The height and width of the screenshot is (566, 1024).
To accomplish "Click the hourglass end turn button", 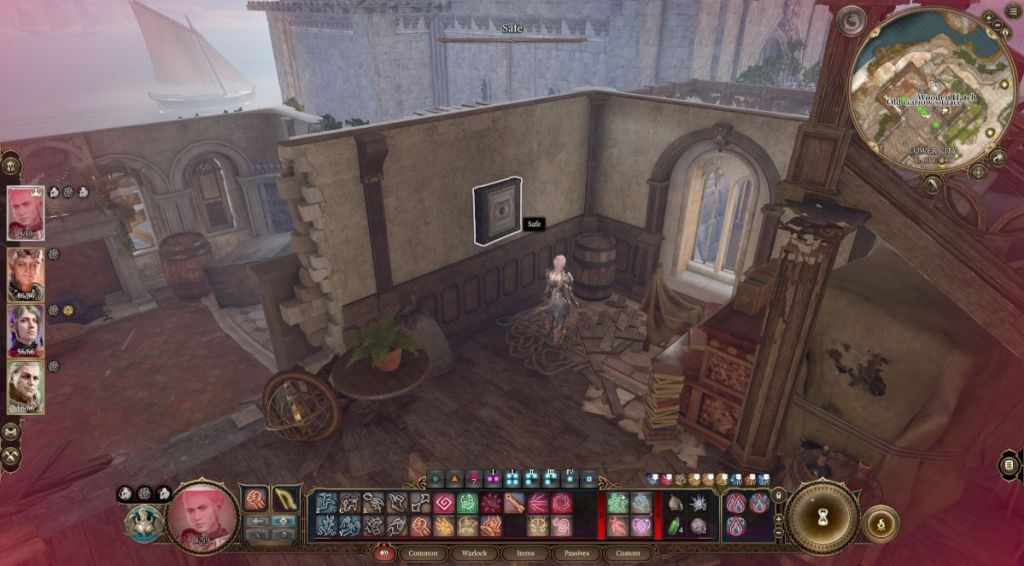I will pos(823,517).
